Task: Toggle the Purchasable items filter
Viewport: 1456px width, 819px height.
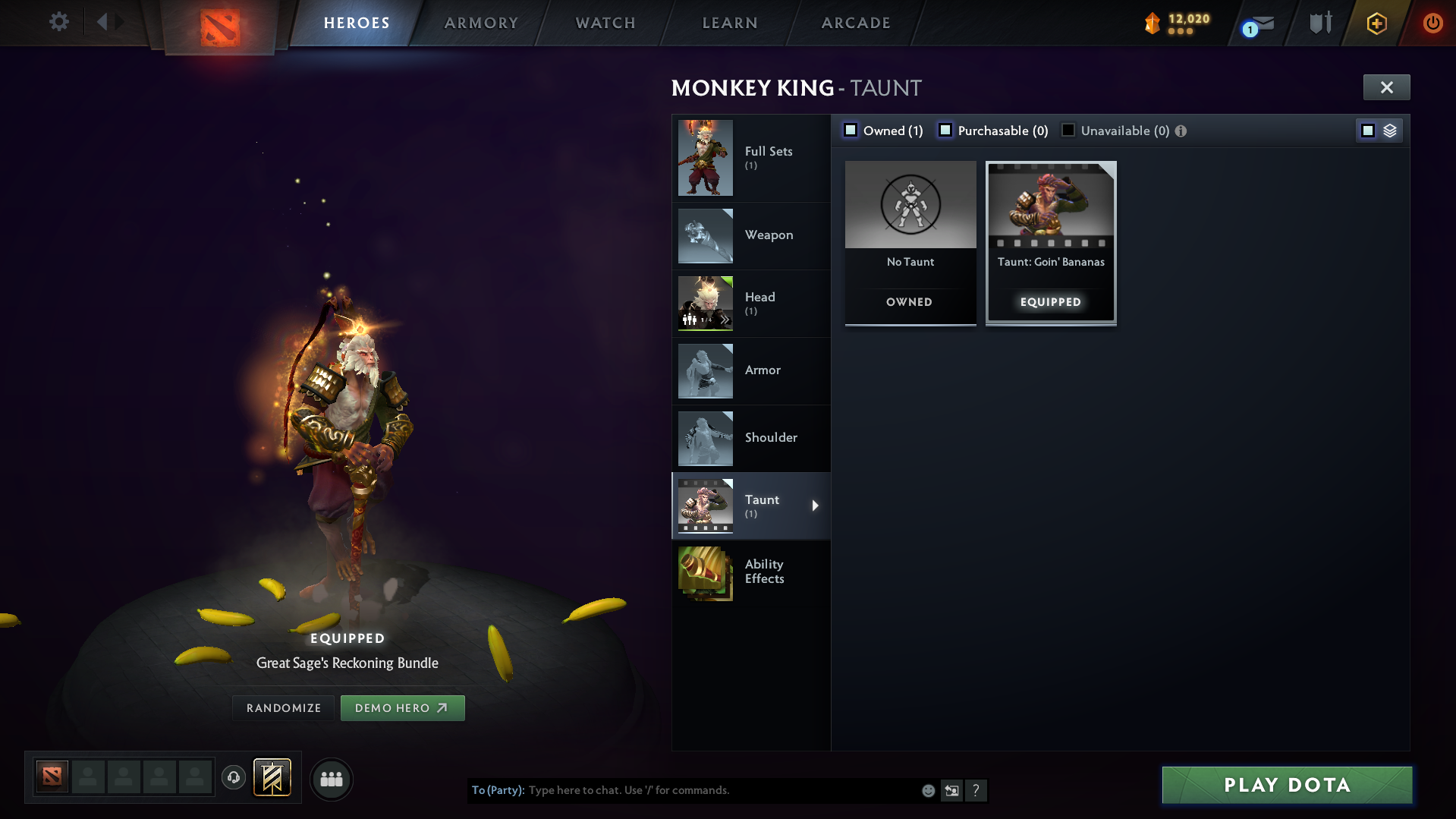Action: point(945,130)
